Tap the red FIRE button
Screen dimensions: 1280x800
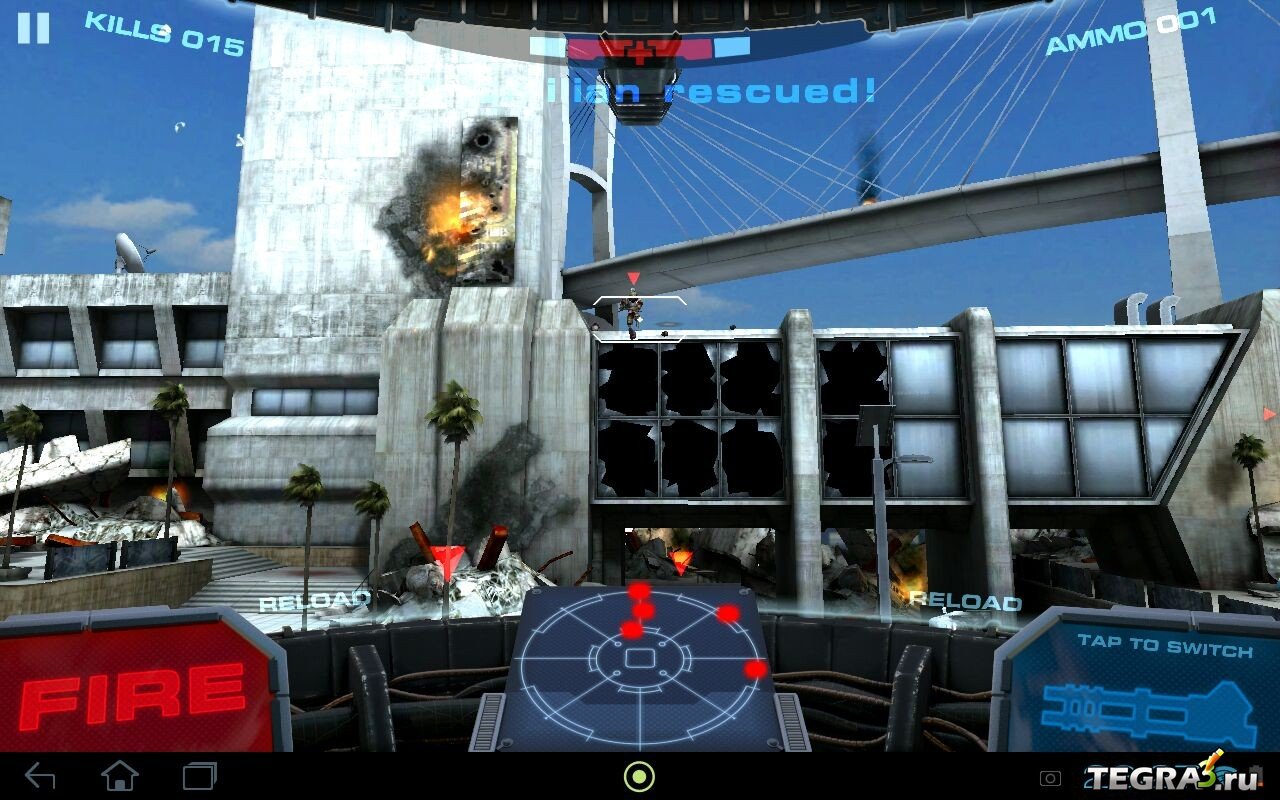(x=135, y=692)
